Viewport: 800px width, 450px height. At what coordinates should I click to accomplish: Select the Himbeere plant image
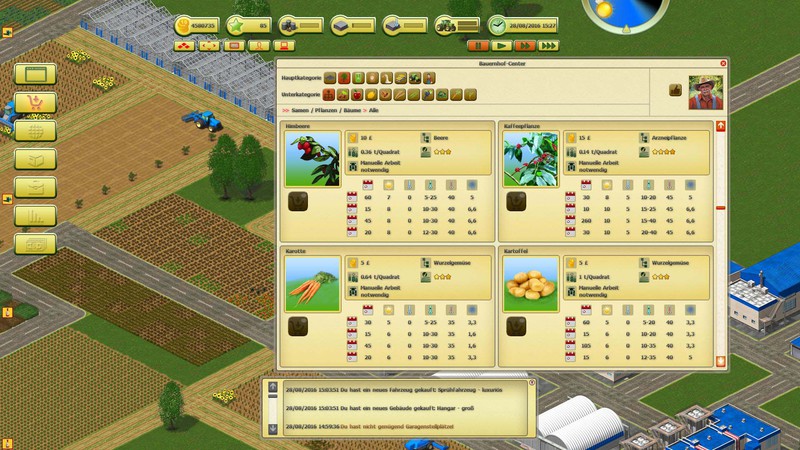point(312,160)
